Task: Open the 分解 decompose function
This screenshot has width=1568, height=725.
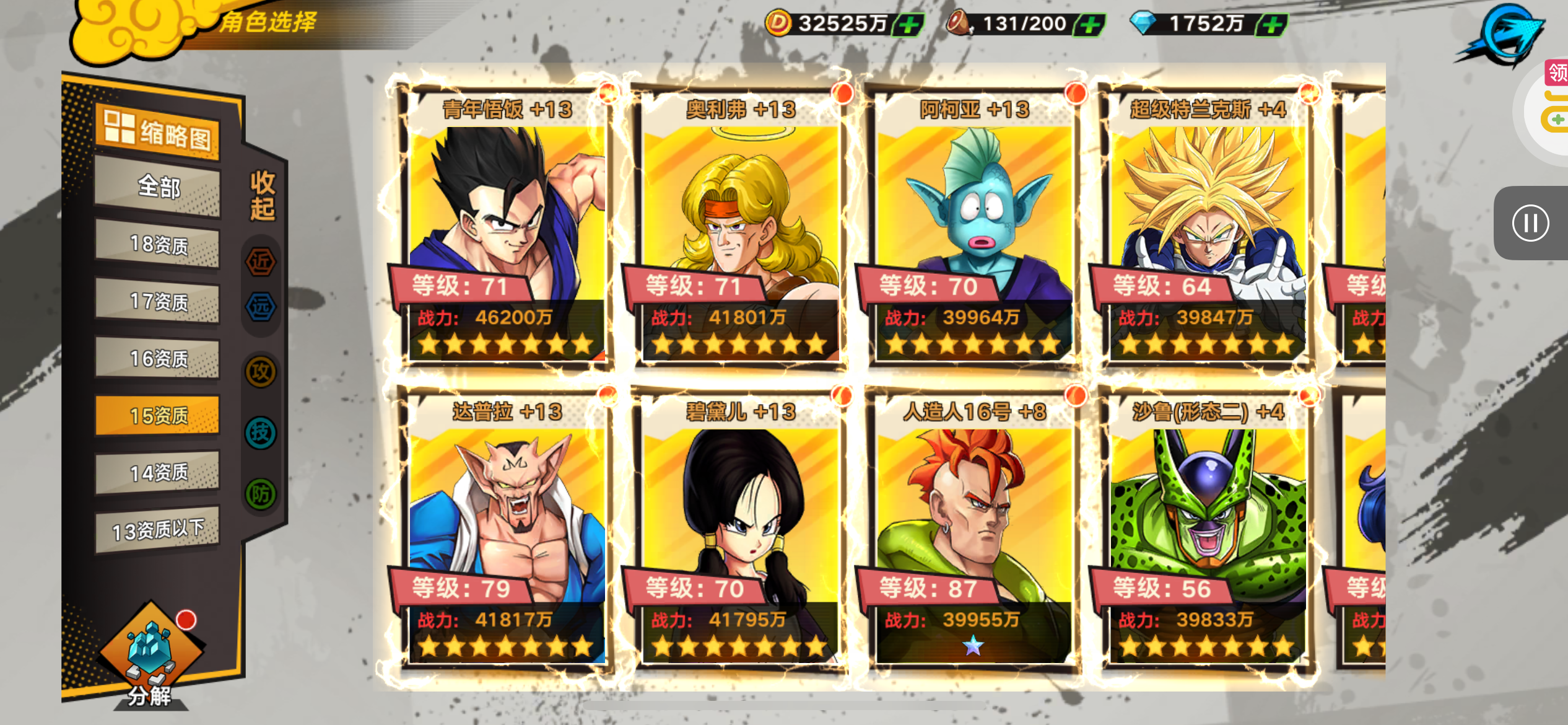Action: point(150,657)
